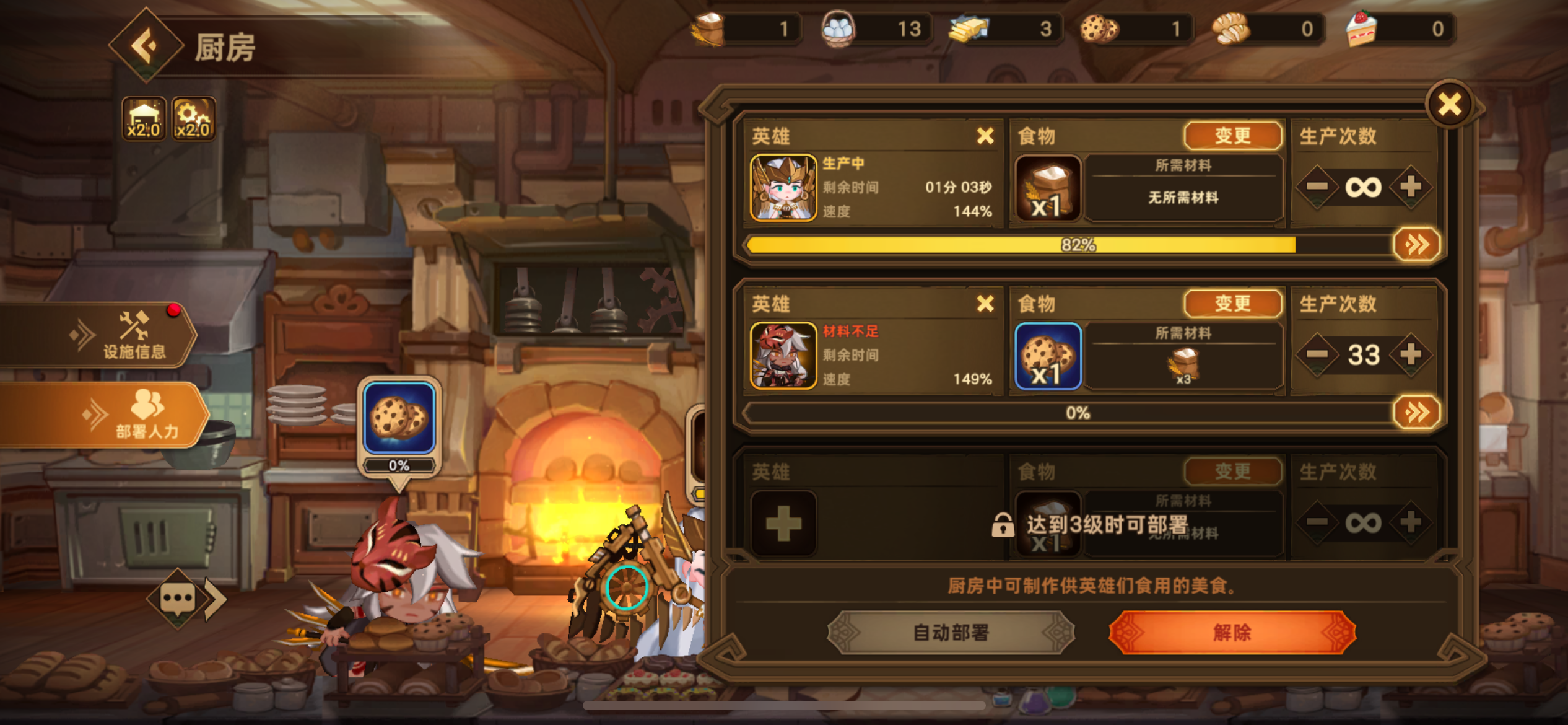Open the x2.0 building buff icon
The height and width of the screenshot is (725, 1568).
click(x=144, y=118)
